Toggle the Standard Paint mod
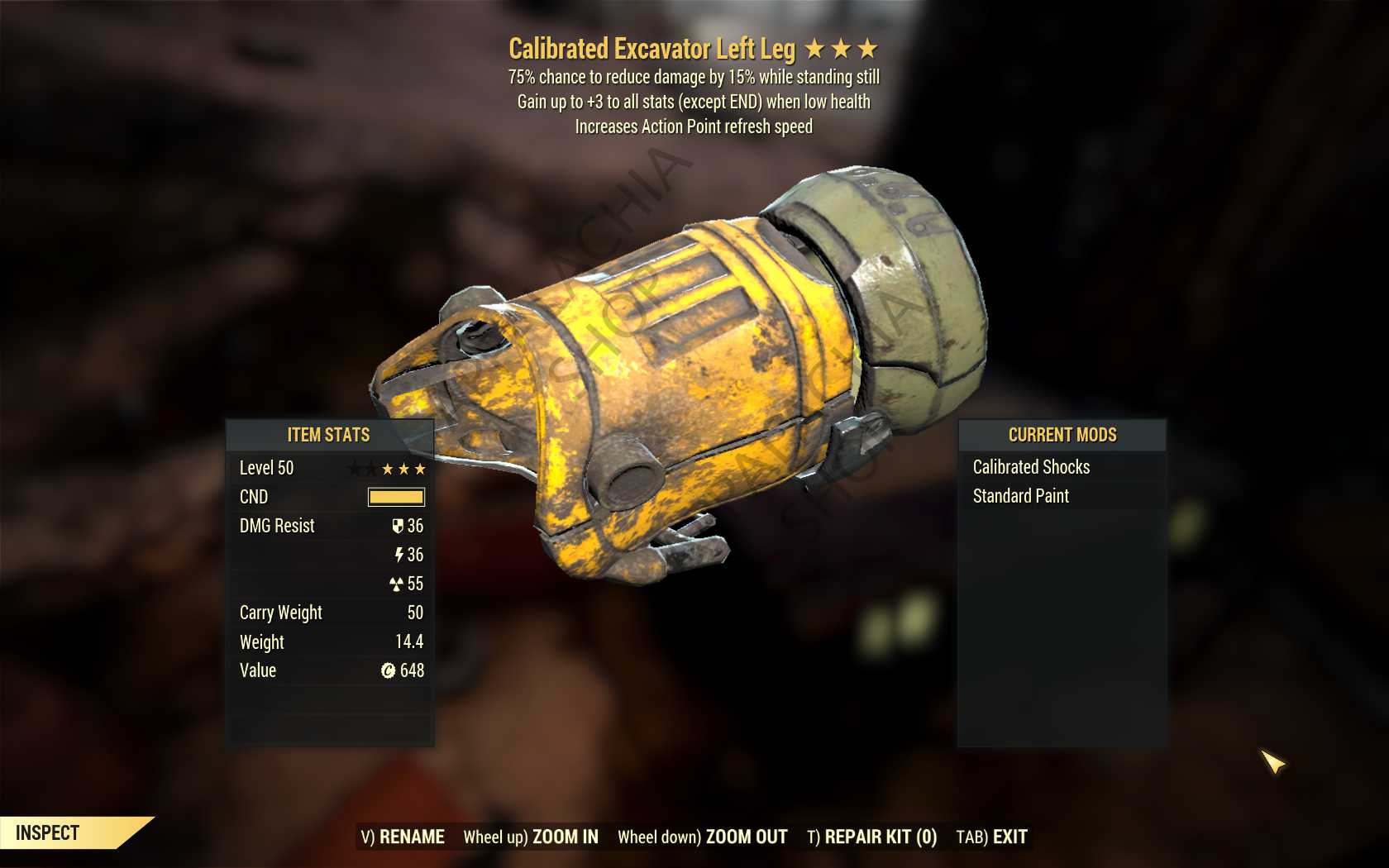 pyautogui.click(x=1022, y=496)
